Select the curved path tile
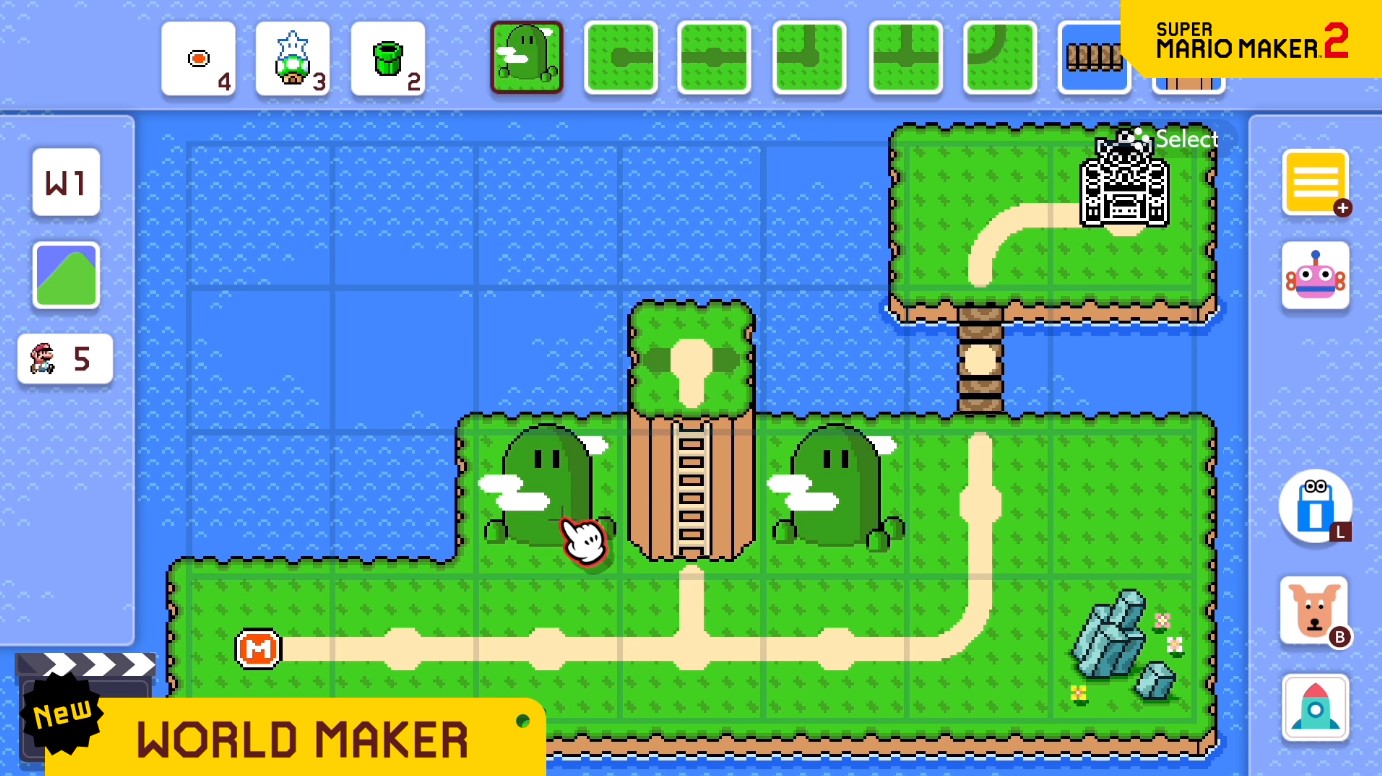 point(999,58)
